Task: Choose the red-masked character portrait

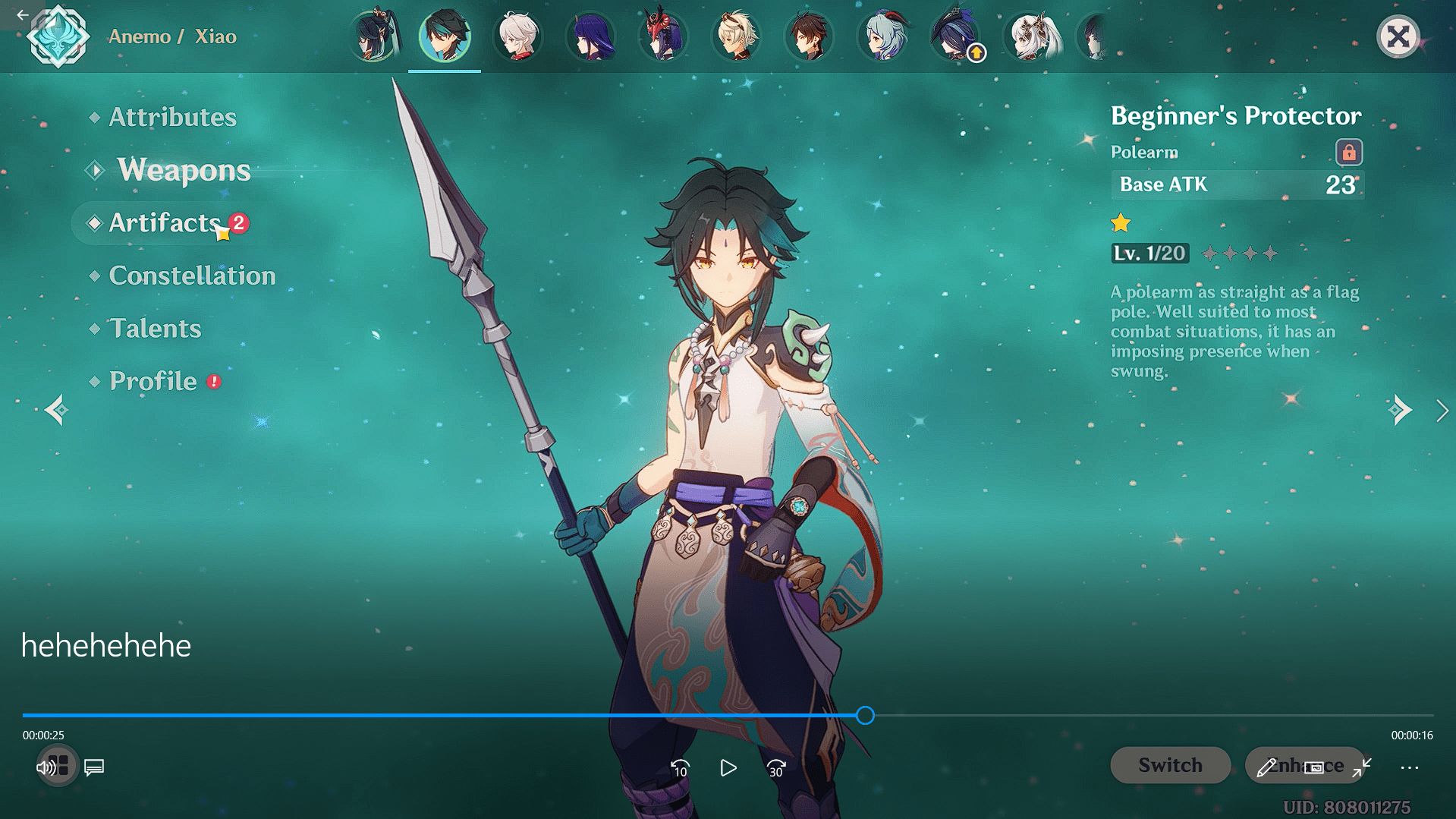Action: tap(664, 36)
